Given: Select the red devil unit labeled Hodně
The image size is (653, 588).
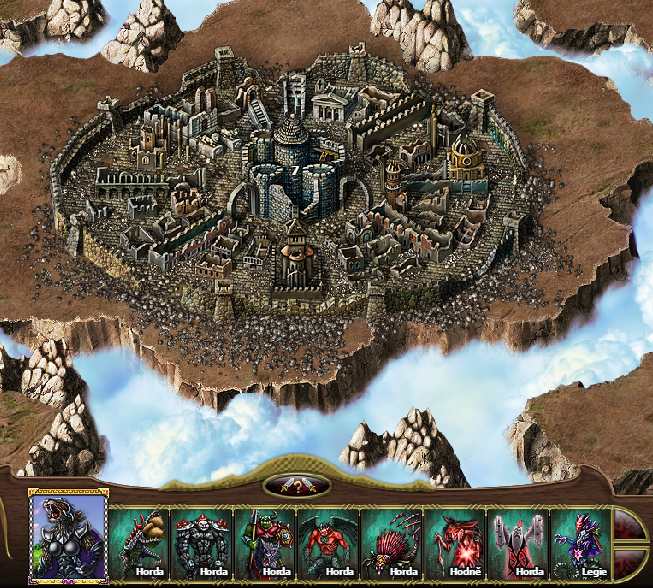Looking at the screenshot, I should [x=455, y=544].
